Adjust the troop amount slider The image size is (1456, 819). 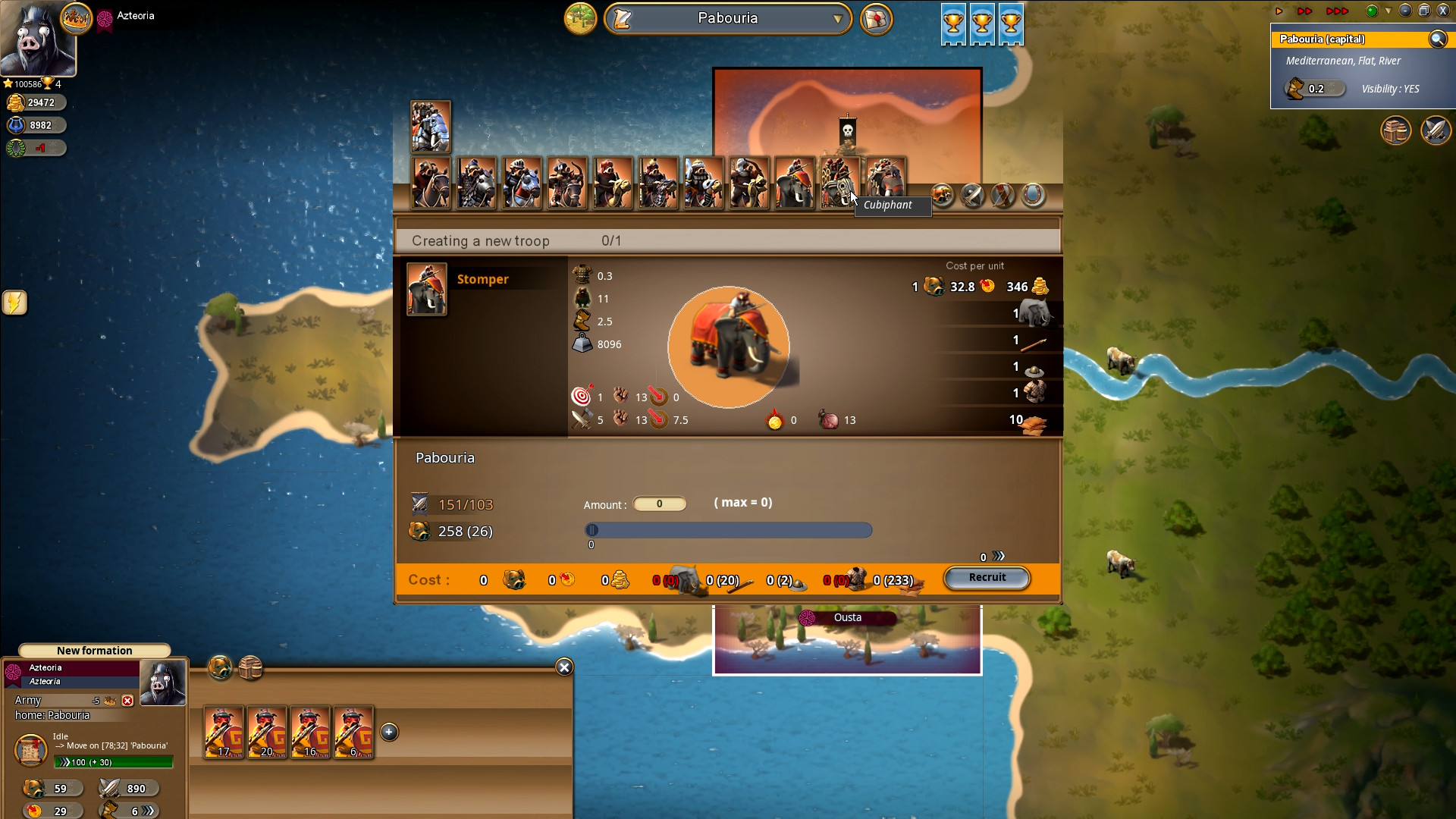[592, 530]
